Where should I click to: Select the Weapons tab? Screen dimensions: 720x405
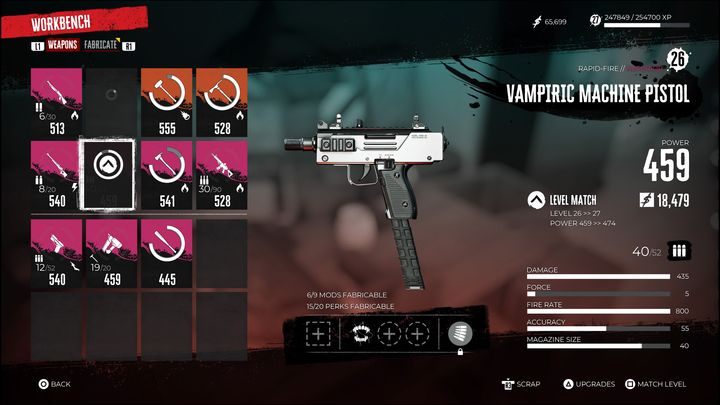coord(63,45)
